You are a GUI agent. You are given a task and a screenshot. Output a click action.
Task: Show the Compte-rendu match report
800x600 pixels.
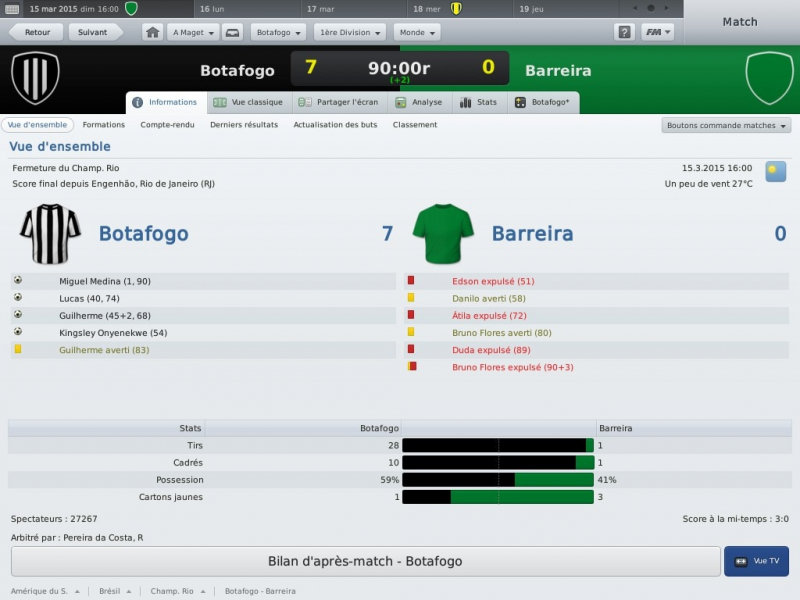[167, 125]
